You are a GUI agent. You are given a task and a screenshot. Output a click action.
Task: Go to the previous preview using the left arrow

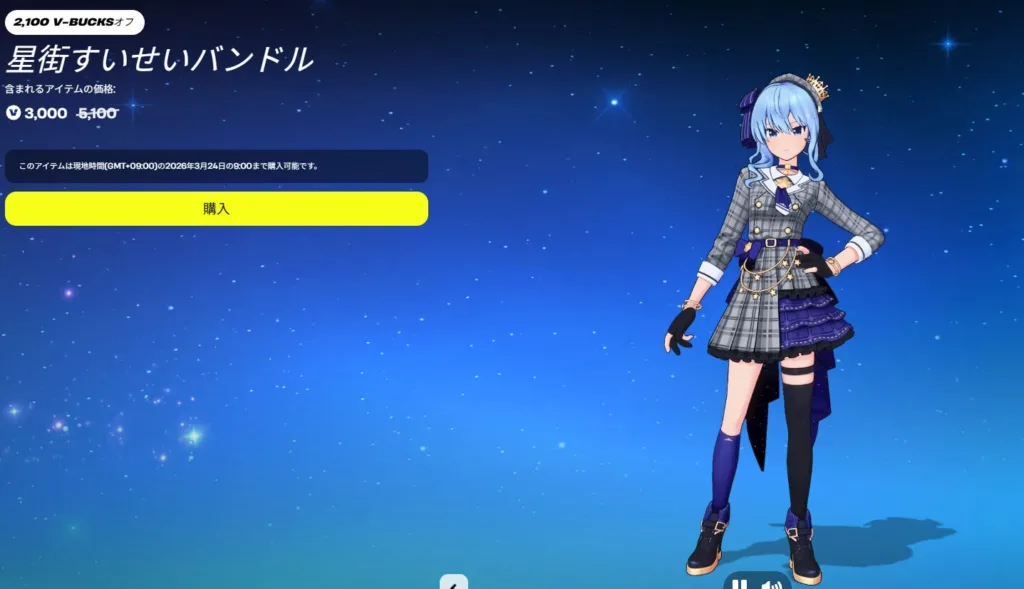pos(454,583)
